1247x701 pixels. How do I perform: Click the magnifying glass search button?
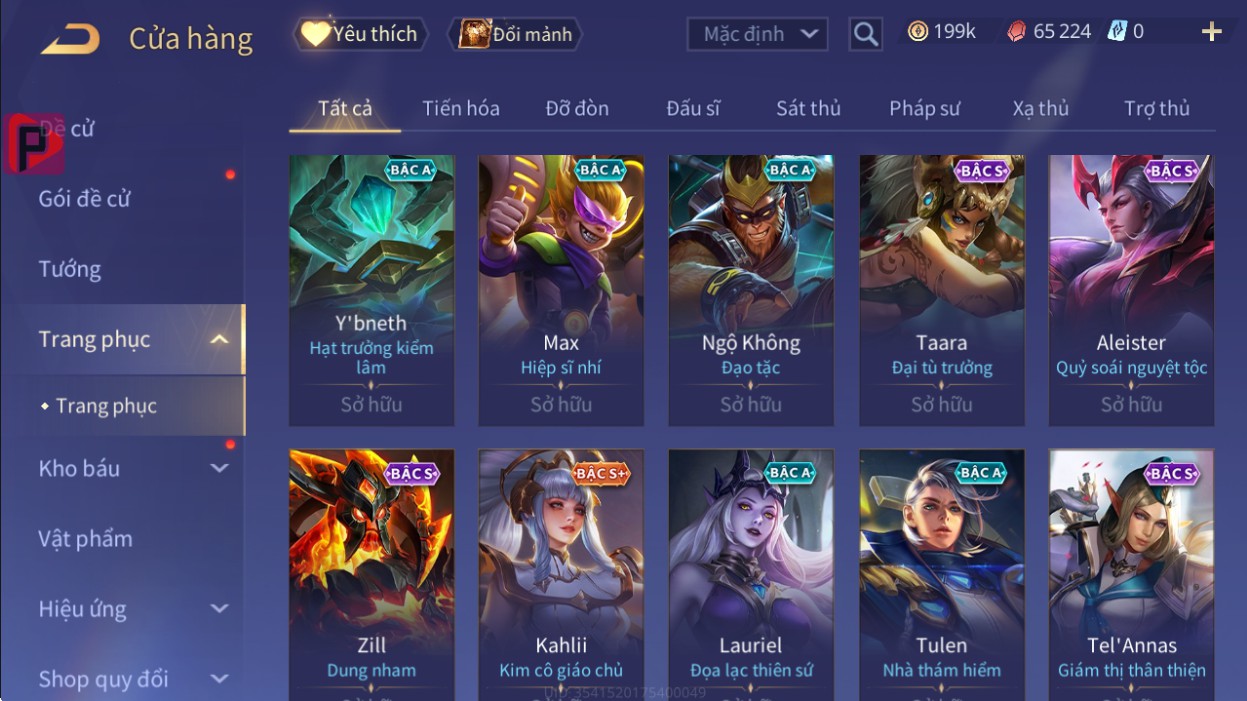pos(865,34)
